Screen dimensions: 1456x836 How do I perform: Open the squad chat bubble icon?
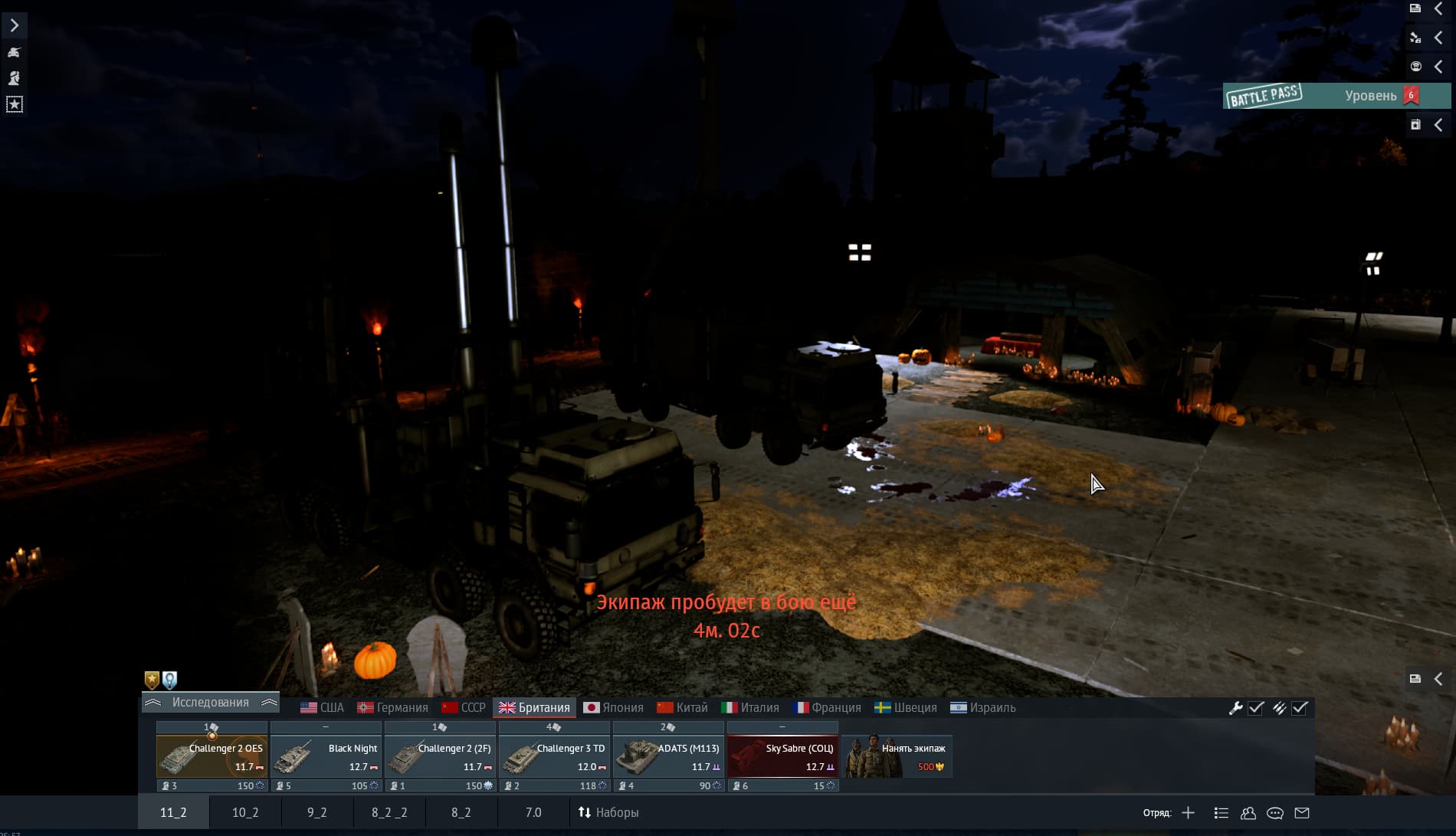[1276, 813]
